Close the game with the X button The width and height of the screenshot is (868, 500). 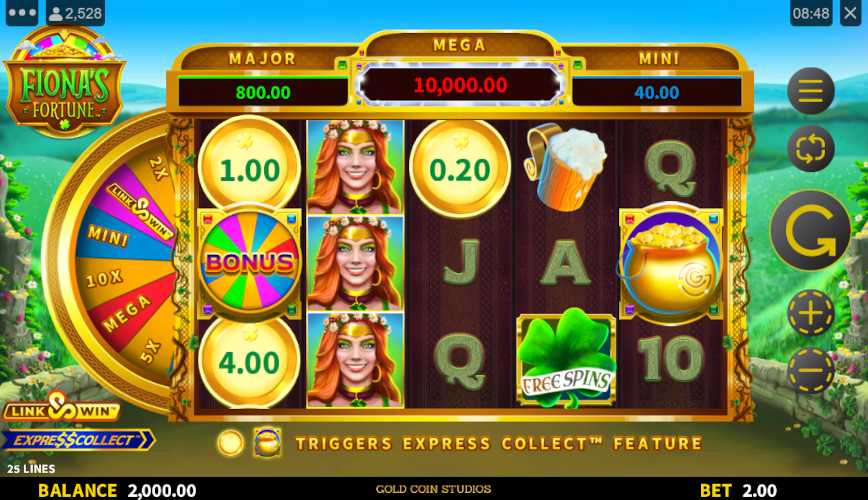pyautogui.click(x=851, y=13)
